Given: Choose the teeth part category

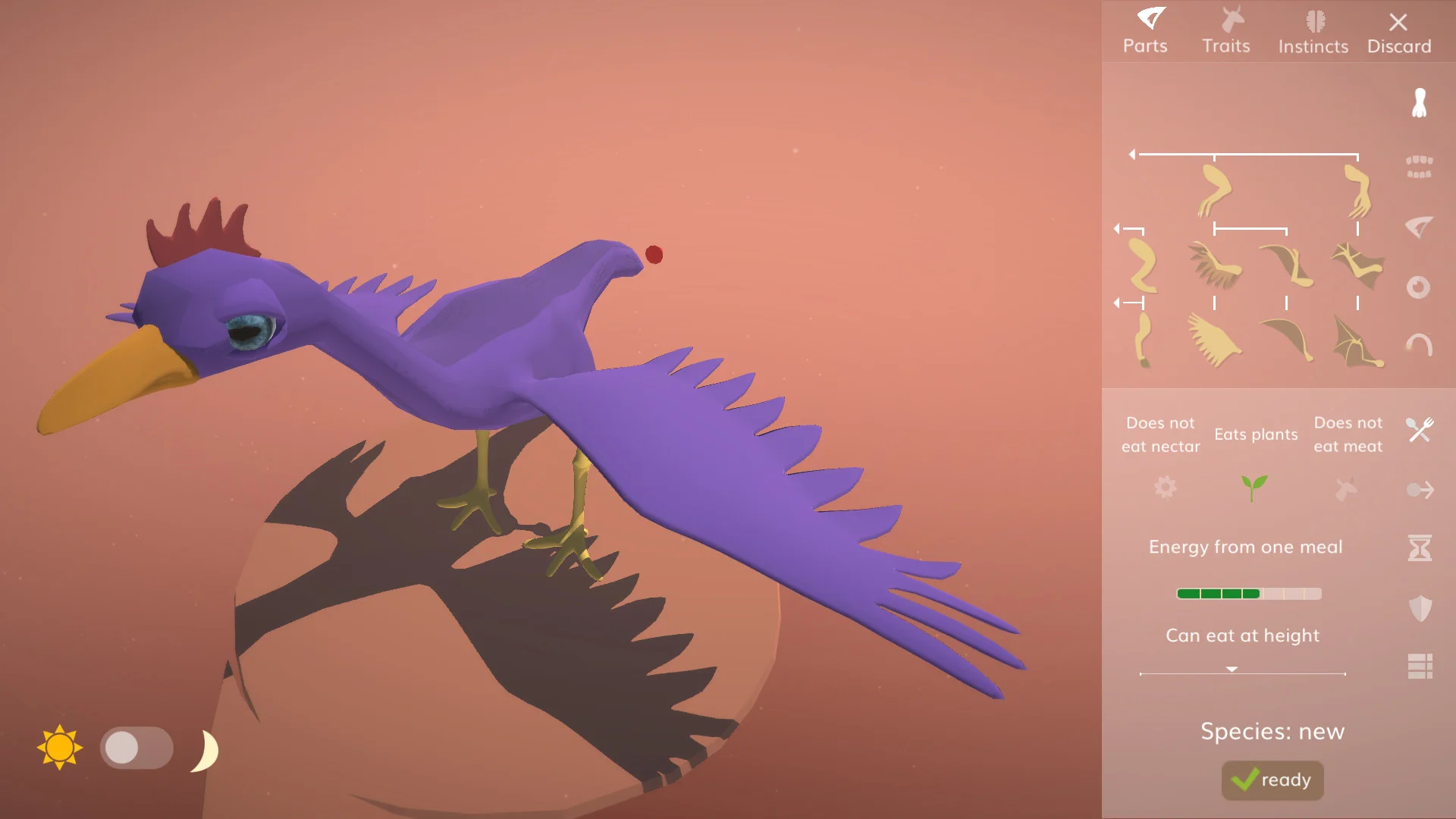Looking at the screenshot, I should (1420, 166).
